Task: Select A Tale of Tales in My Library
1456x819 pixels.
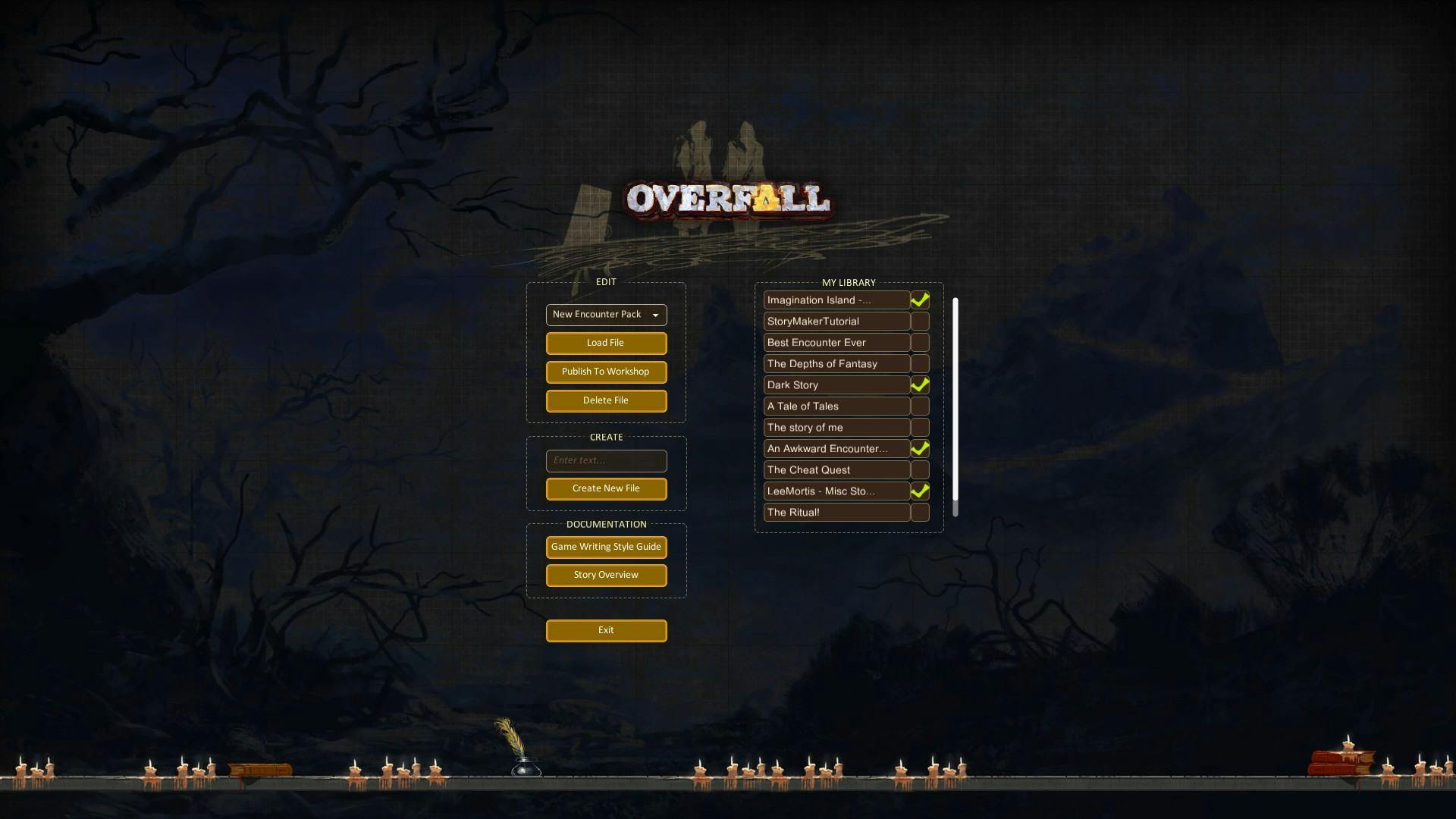Action: [834, 406]
